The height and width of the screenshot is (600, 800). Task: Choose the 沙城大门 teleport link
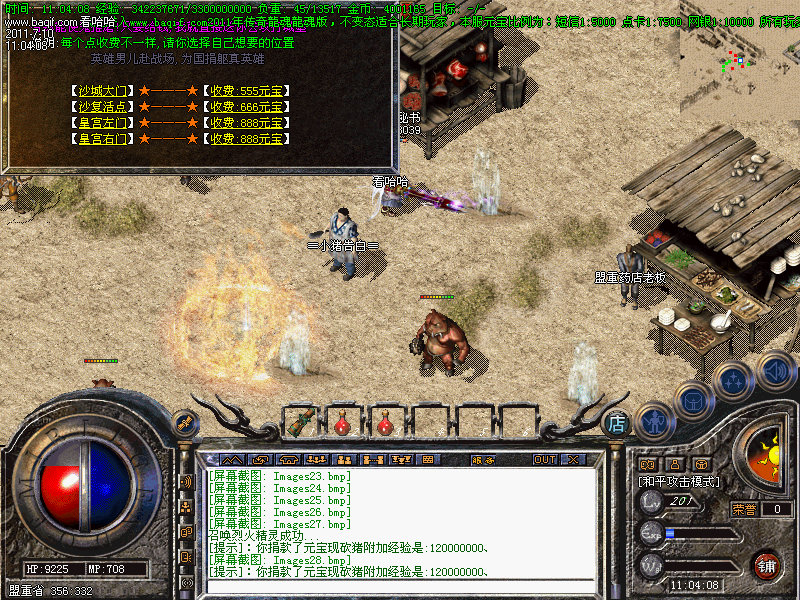(x=104, y=91)
